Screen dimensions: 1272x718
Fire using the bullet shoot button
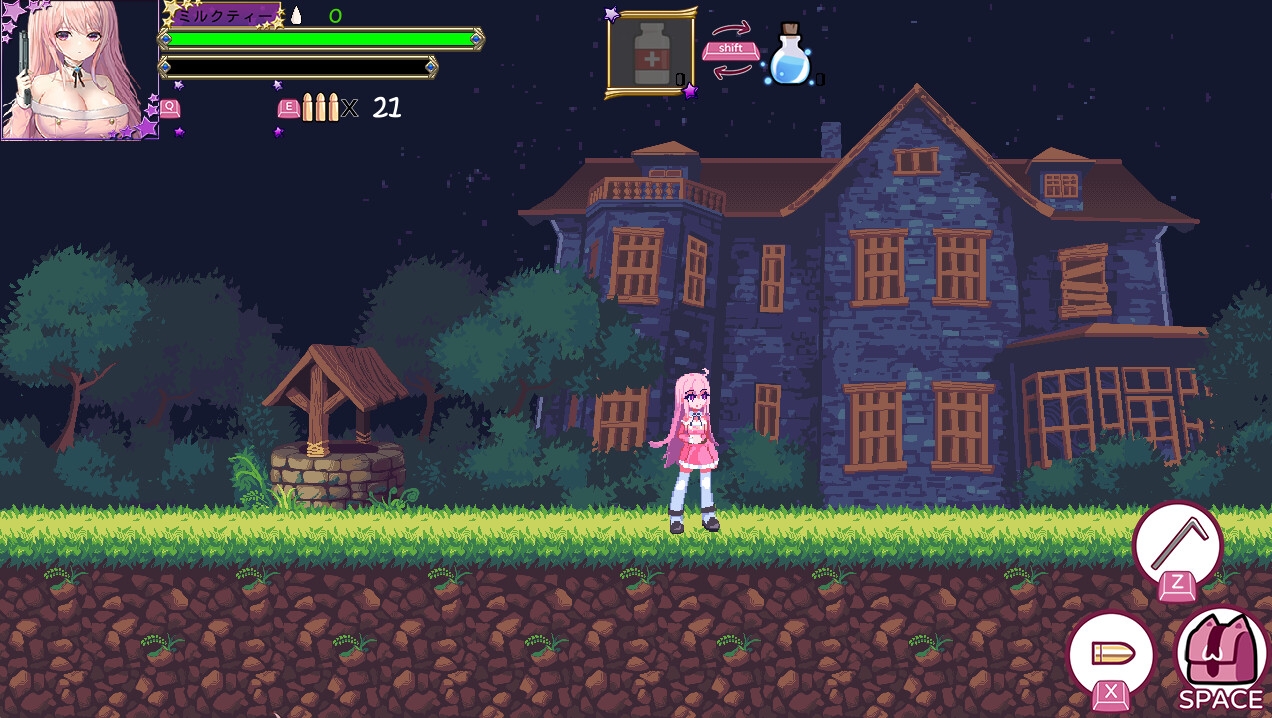pyautogui.click(x=1111, y=655)
